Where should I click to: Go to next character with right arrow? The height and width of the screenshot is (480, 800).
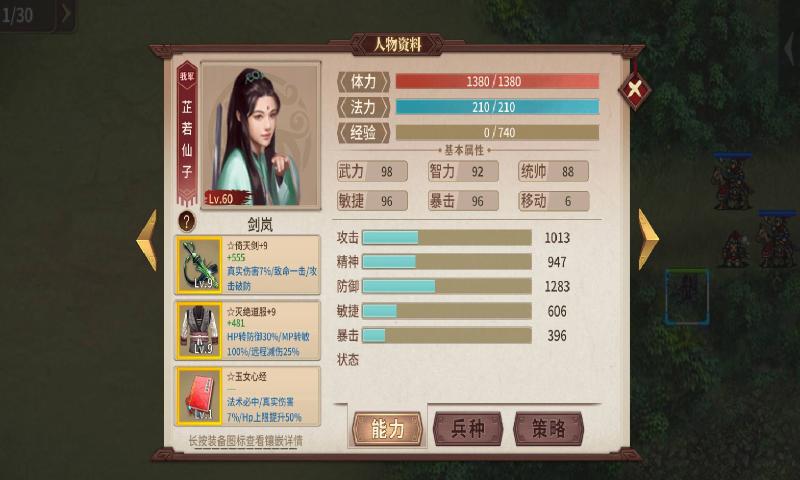[648, 239]
